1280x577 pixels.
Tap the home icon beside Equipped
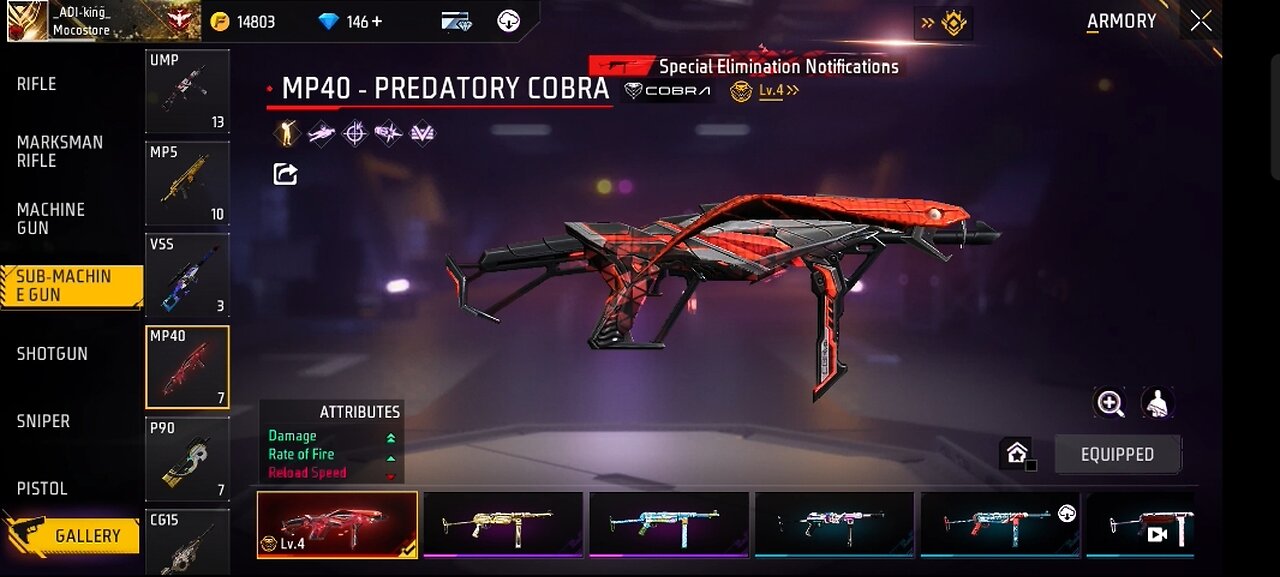pyautogui.click(x=1017, y=454)
